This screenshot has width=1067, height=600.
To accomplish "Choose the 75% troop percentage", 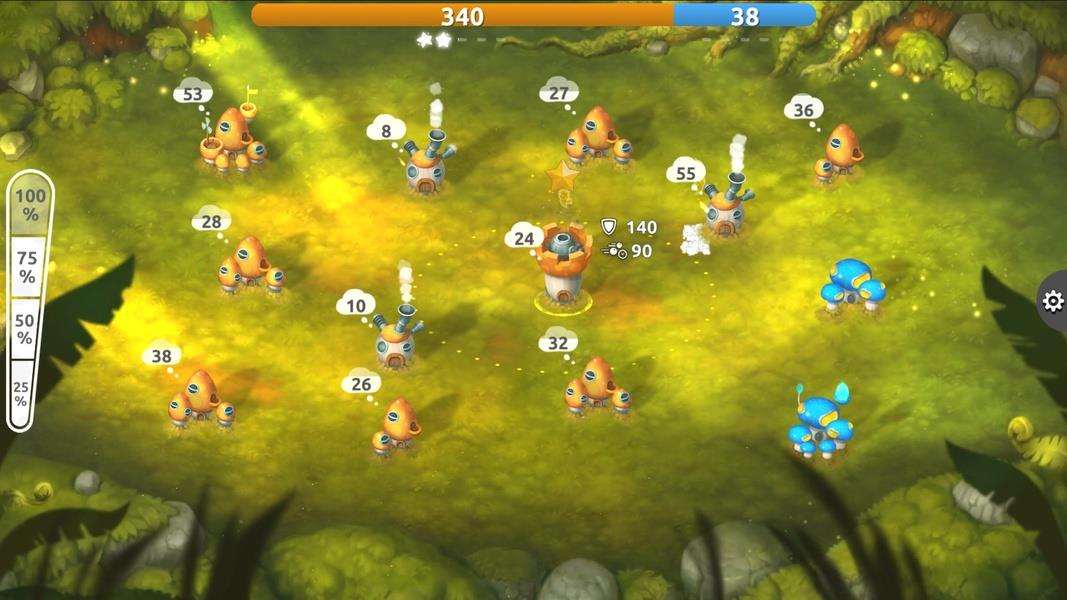I will (x=28, y=266).
